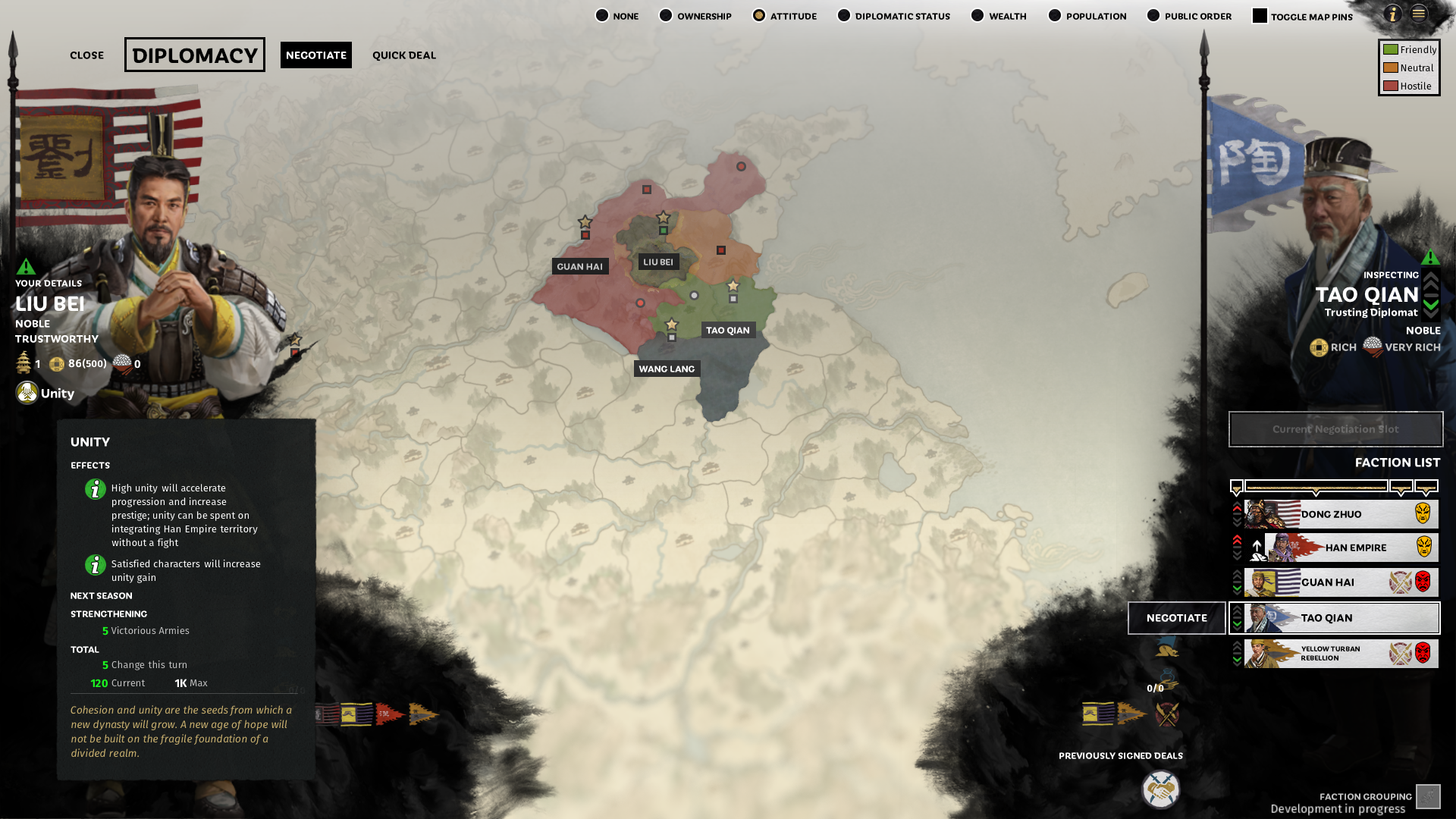Image resolution: width=1456 pixels, height=819 pixels.
Task: Show the Population map overlay
Action: point(1055,16)
